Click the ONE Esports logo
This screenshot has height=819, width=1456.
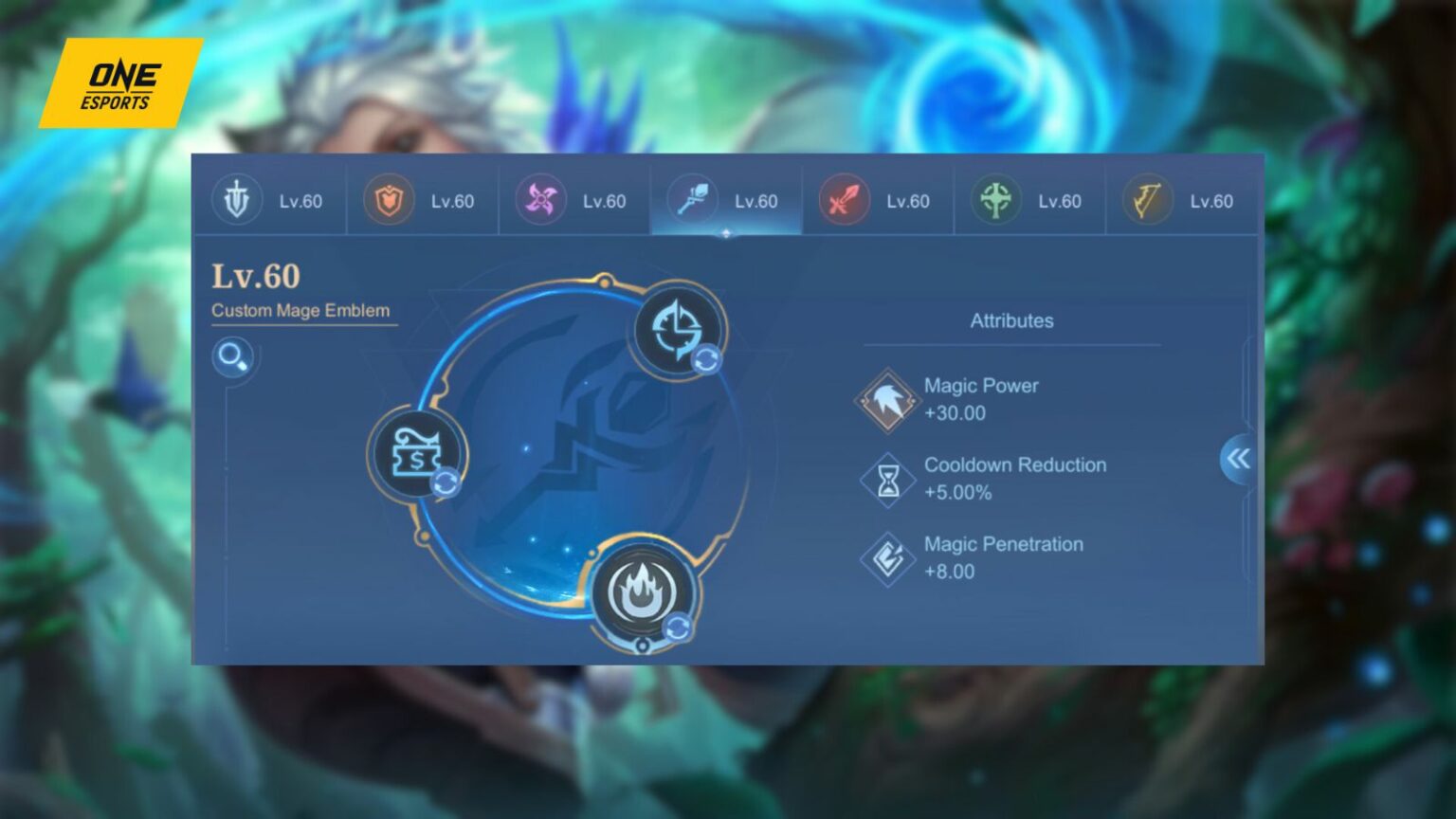(119, 85)
